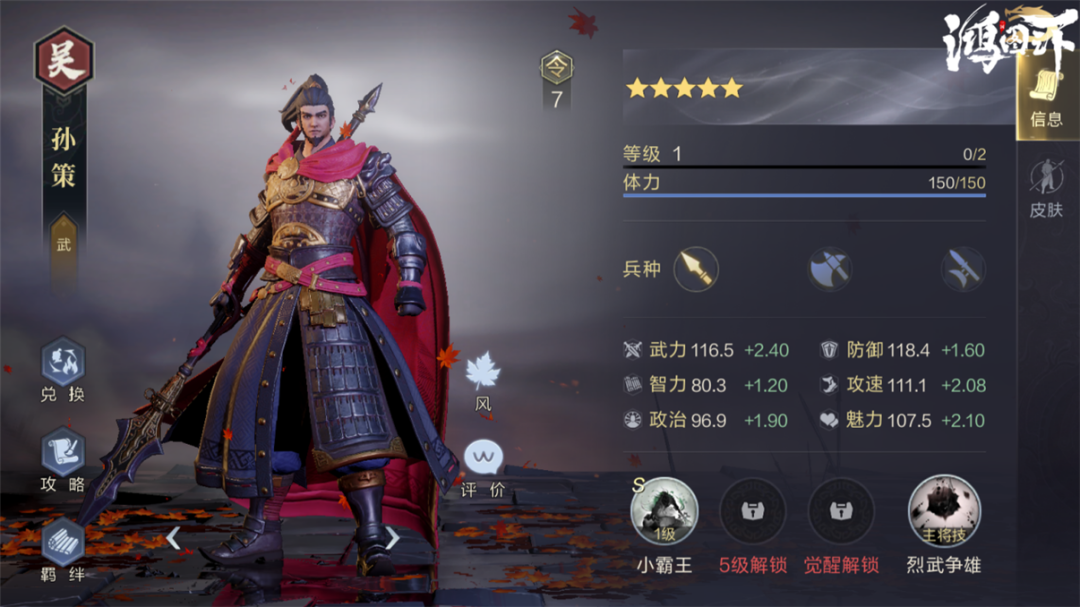Inspect the locked 5级解锁 skill slot
This screenshot has width=1080, height=607.
(x=752, y=512)
